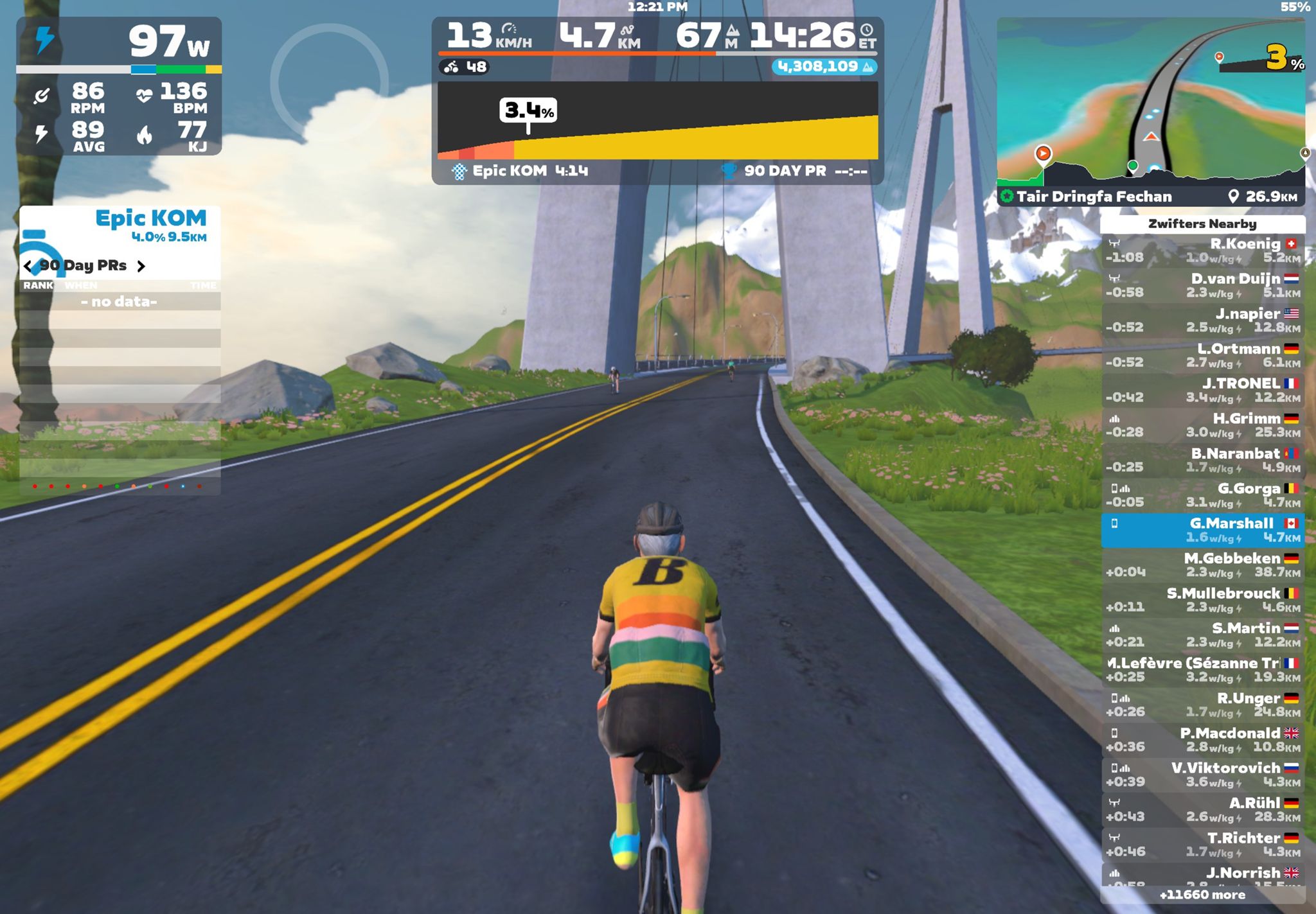Click the Epic KOM elevation profile graph
Image resolution: width=1316 pixels, height=914 pixels.
[x=657, y=121]
